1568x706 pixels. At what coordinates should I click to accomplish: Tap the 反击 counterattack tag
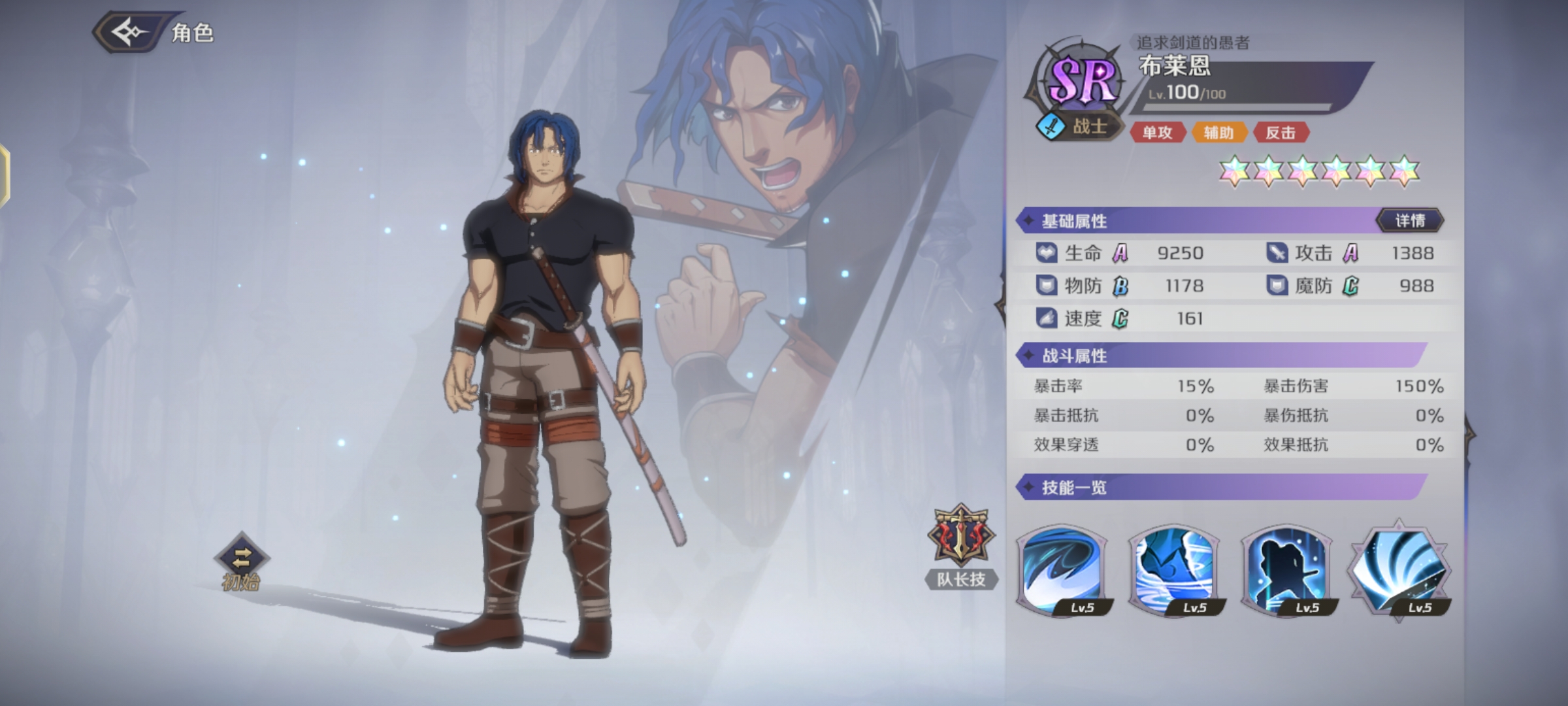(1281, 133)
